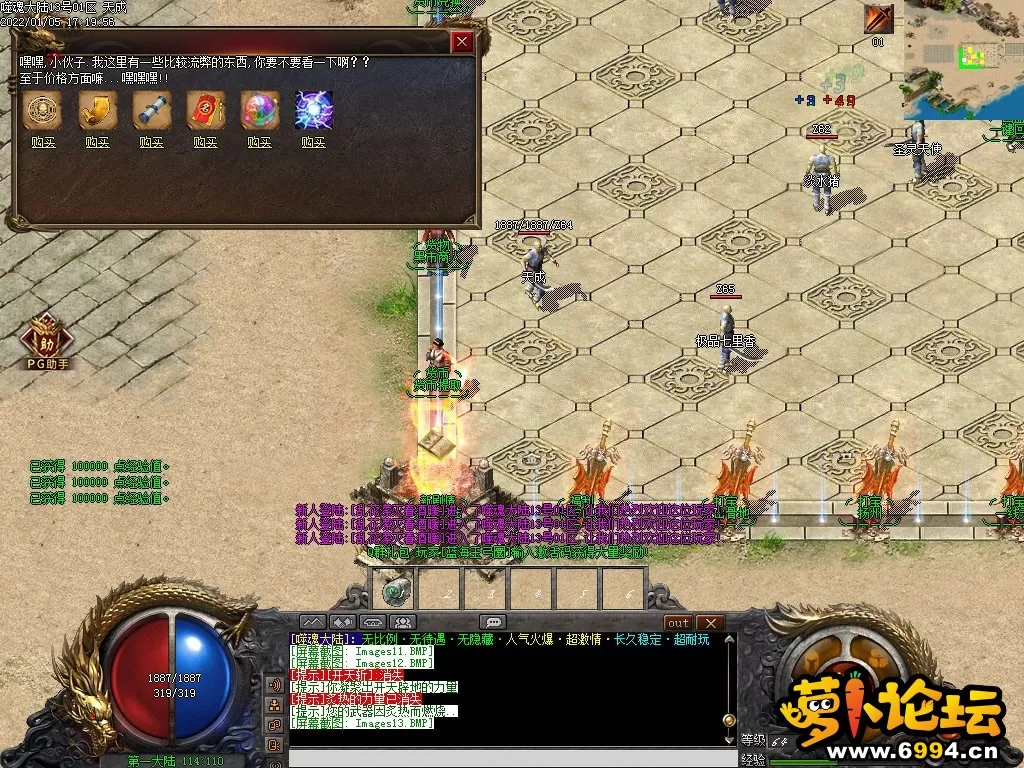Close the merchant shop dialog
1024x768 pixels.
[x=462, y=41]
